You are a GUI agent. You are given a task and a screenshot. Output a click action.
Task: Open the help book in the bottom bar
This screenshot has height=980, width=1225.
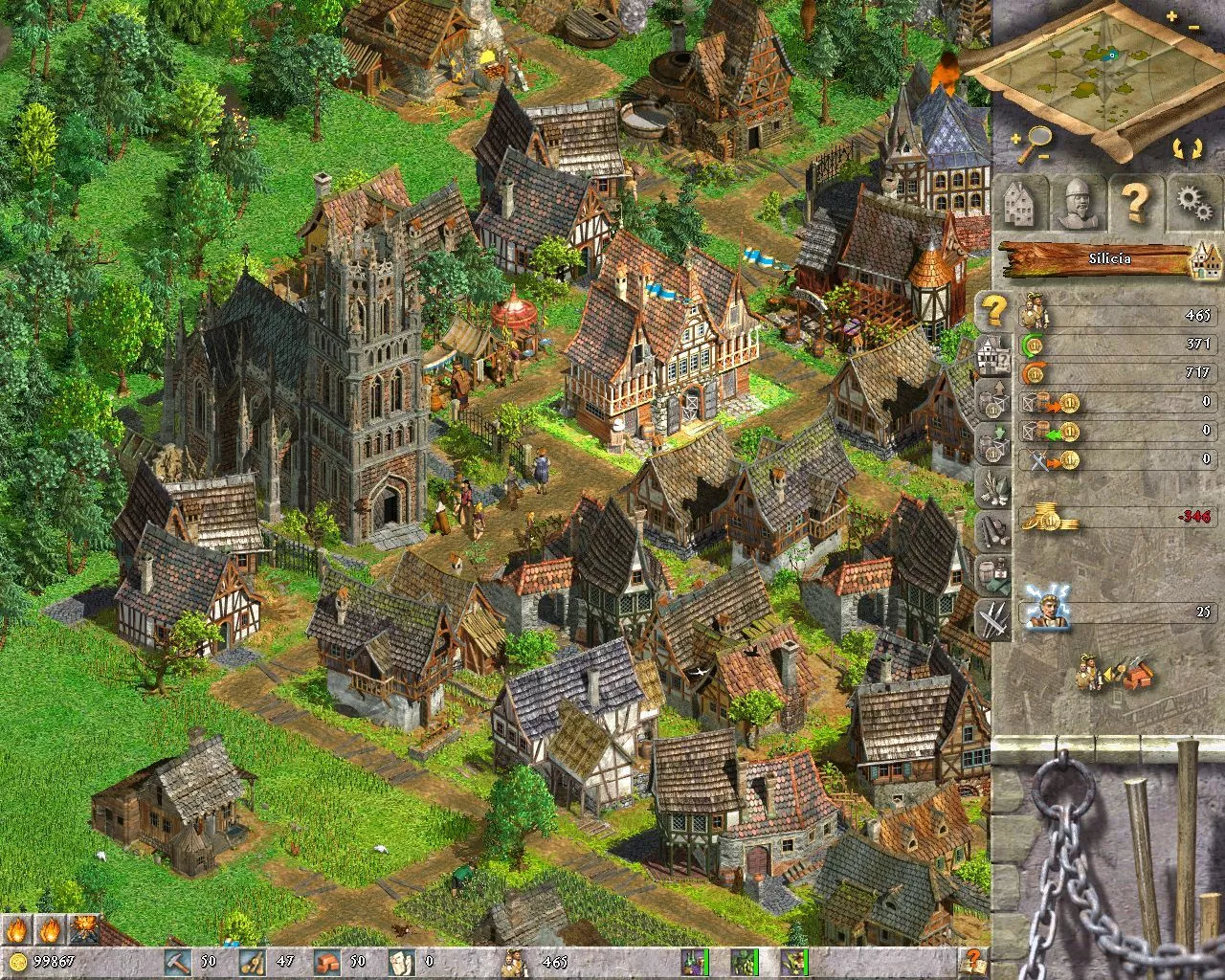click(972, 961)
